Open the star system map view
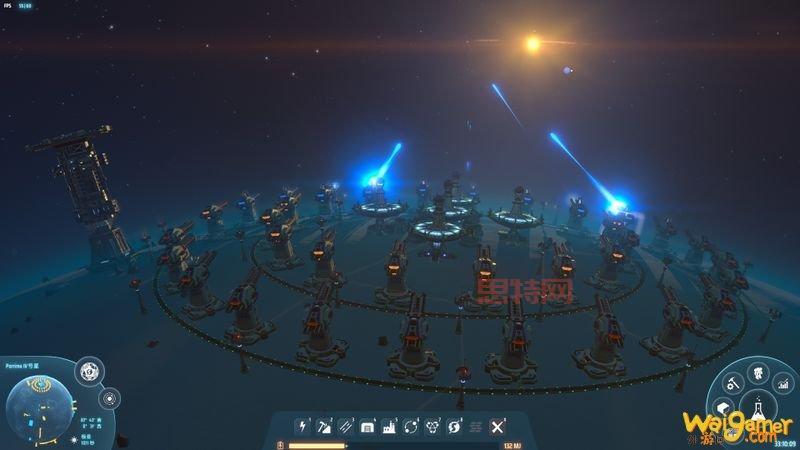The width and height of the screenshot is (800, 450). click(110, 398)
